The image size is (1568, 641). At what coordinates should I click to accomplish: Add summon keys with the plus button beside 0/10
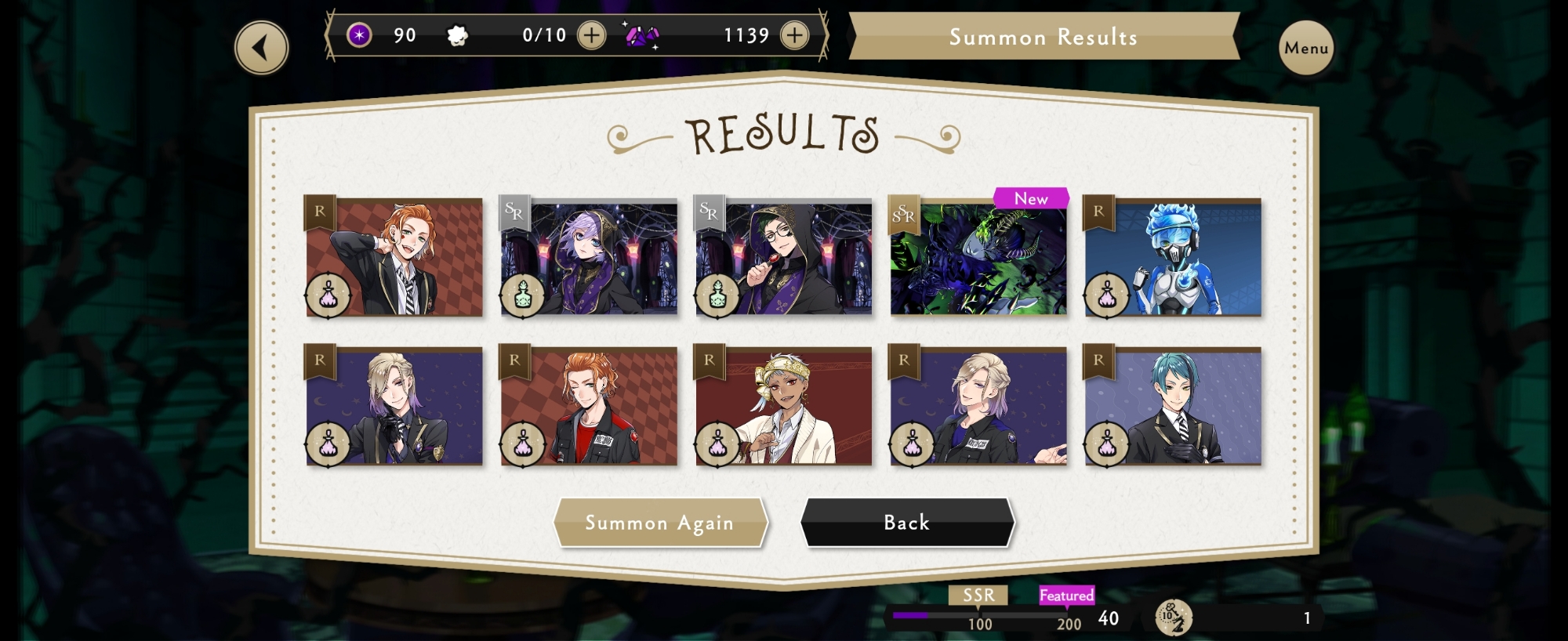click(x=591, y=35)
